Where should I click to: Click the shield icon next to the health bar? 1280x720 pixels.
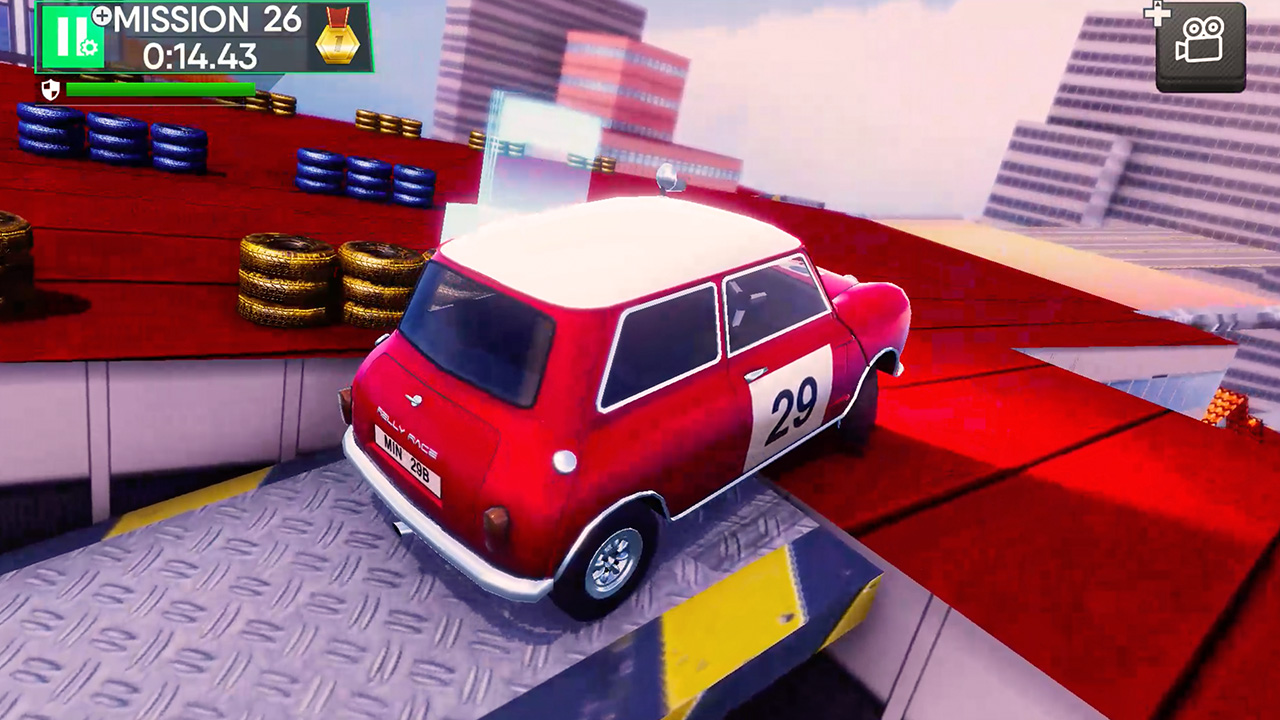pyautogui.click(x=50, y=89)
